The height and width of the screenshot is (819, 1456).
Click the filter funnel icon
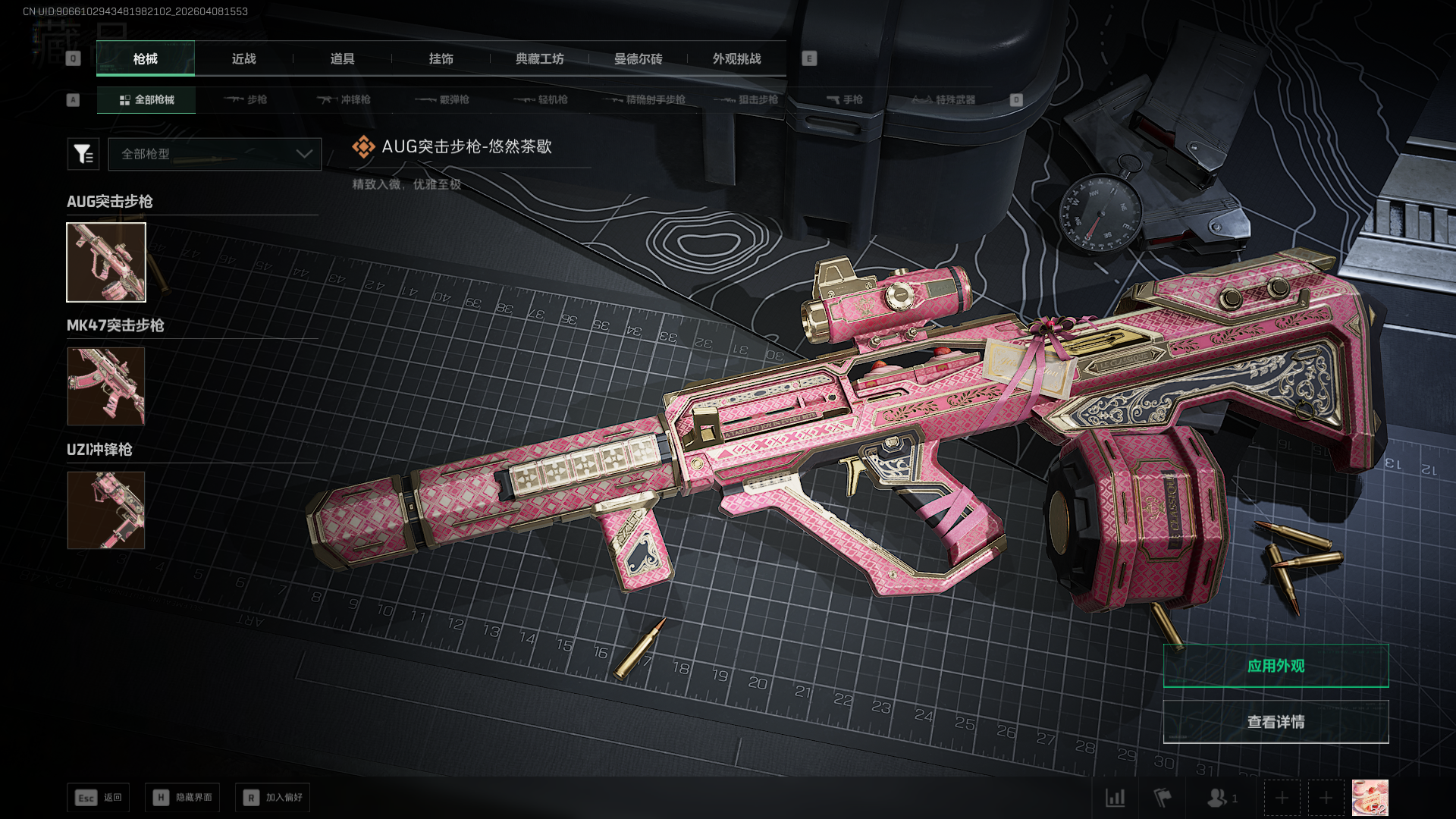click(83, 154)
